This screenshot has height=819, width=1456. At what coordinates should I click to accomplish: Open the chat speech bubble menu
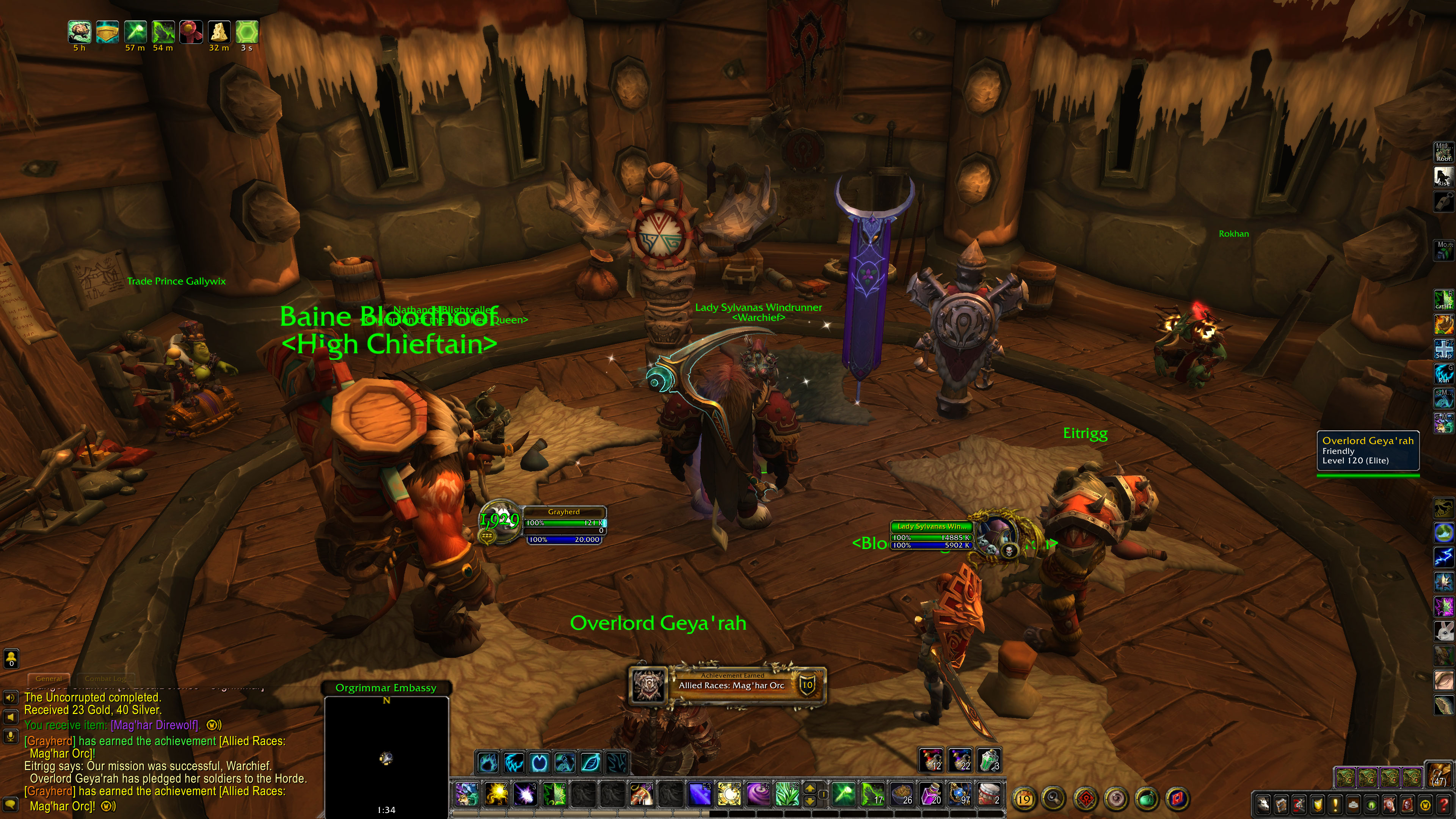(11, 804)
